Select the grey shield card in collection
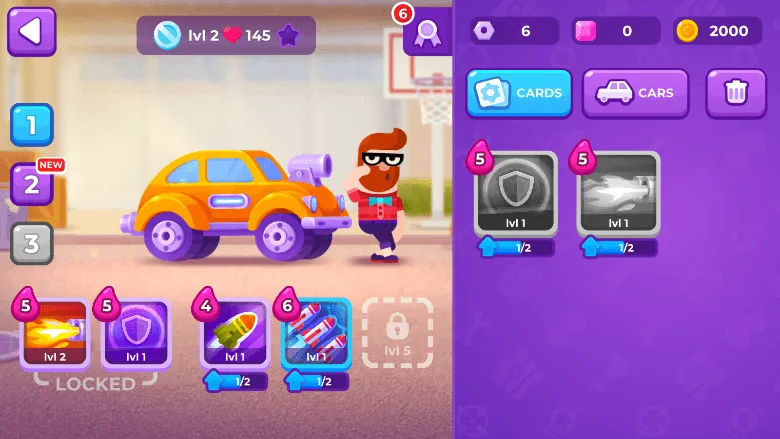The width and height of the screenshot is (780, 439). tap(515, 193)
